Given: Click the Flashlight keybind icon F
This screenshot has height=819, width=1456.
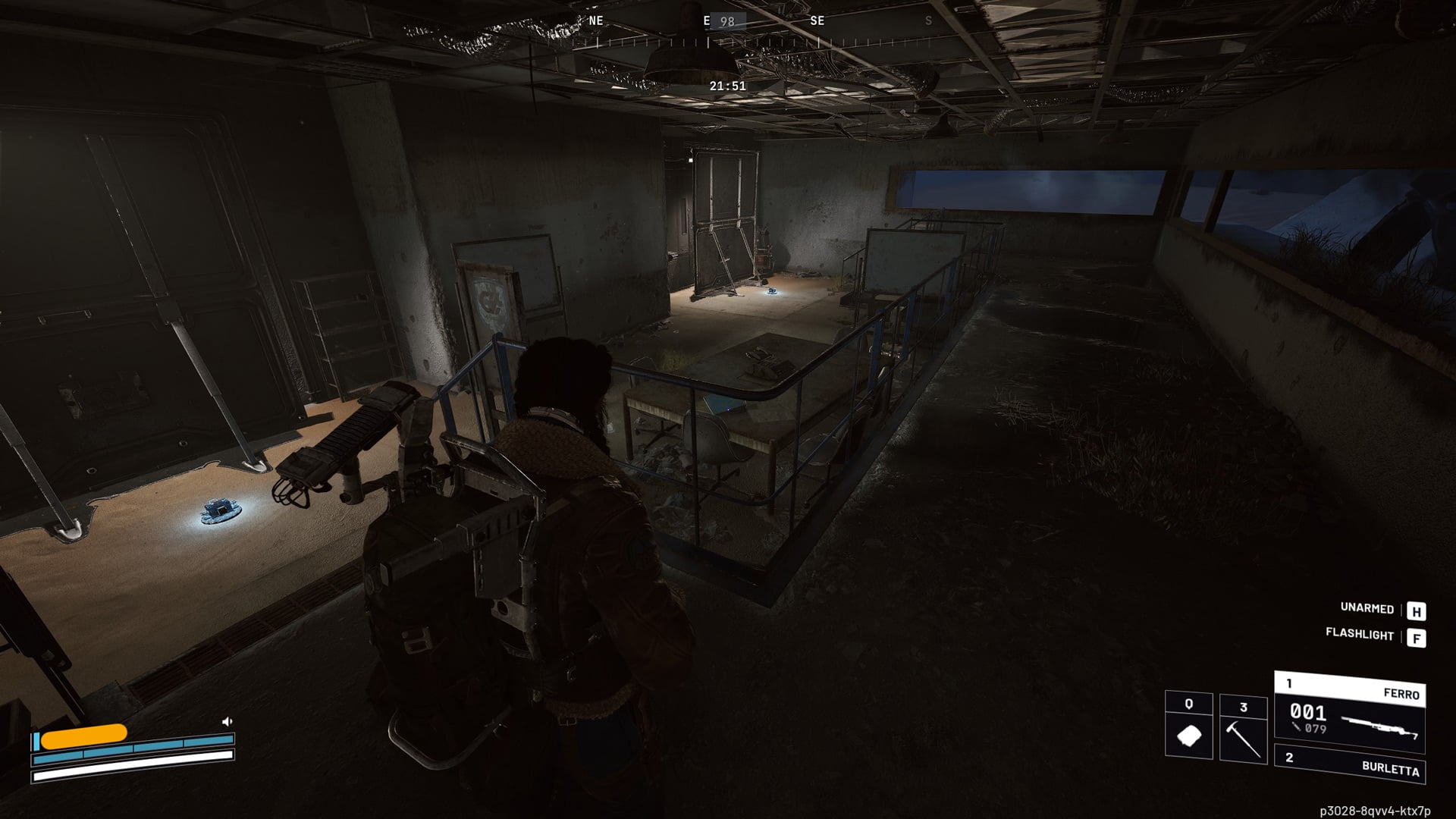Looking at the screenshot, I should pos(1415,638).
